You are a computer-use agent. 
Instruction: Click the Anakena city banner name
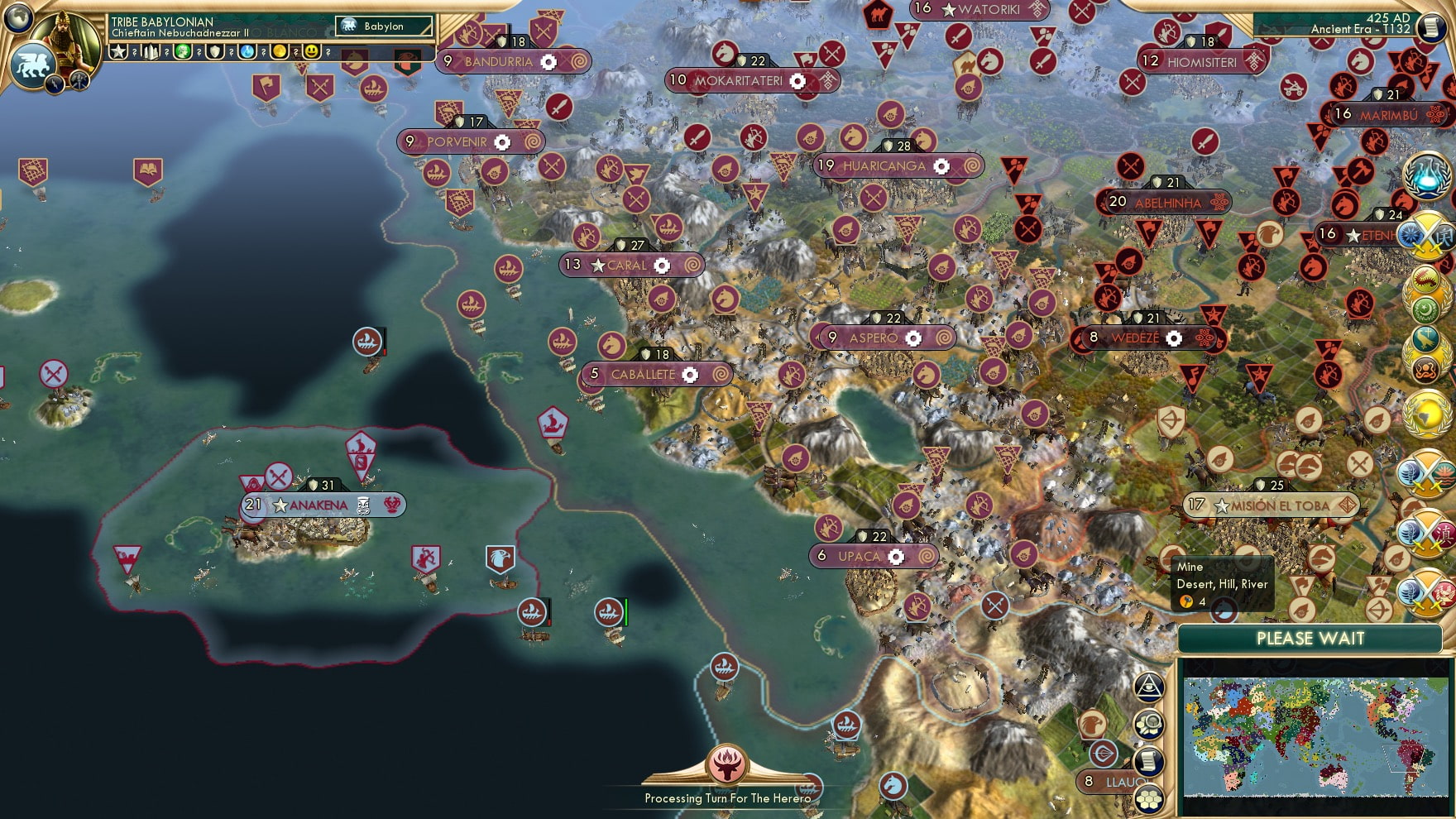tap(318, 503)
